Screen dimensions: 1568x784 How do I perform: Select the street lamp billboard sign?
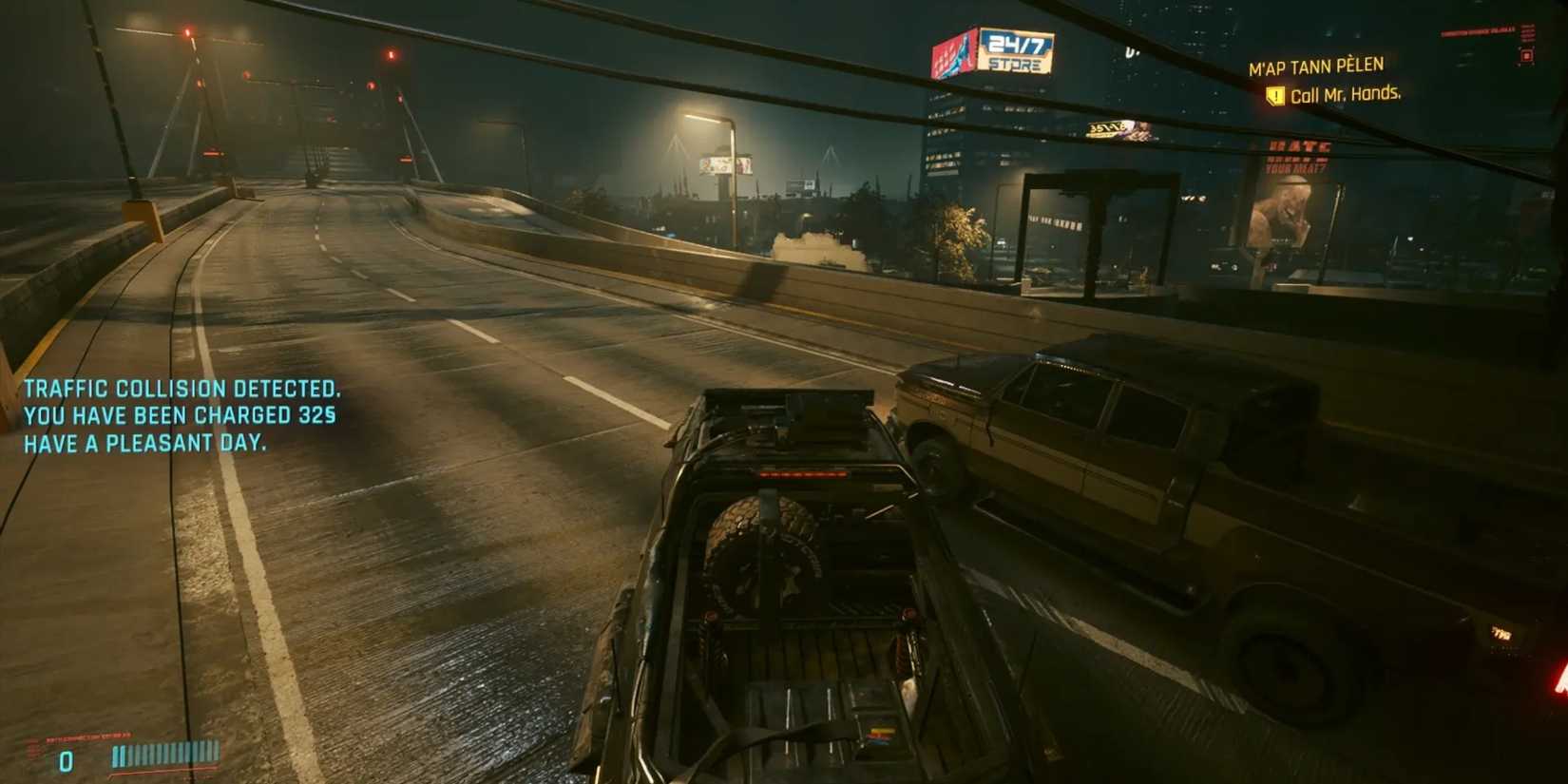tap(728, 166)
